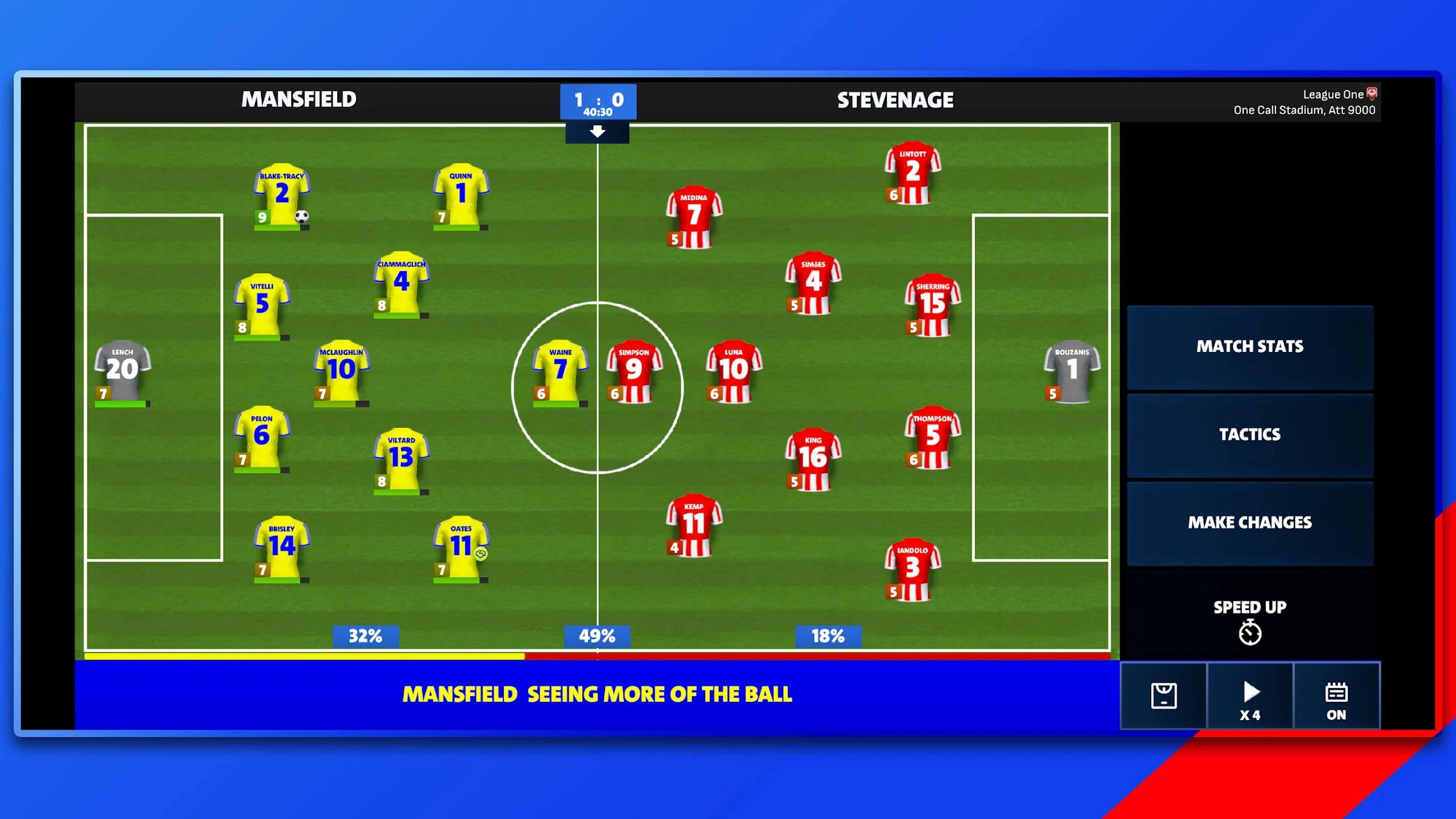Choose Sherring number 15 shirt

[x=933, y=305]
